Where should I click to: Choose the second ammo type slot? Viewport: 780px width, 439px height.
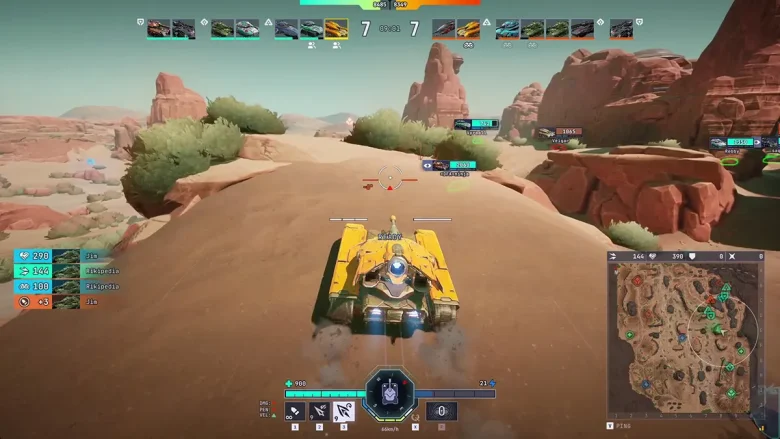[320, 410]
